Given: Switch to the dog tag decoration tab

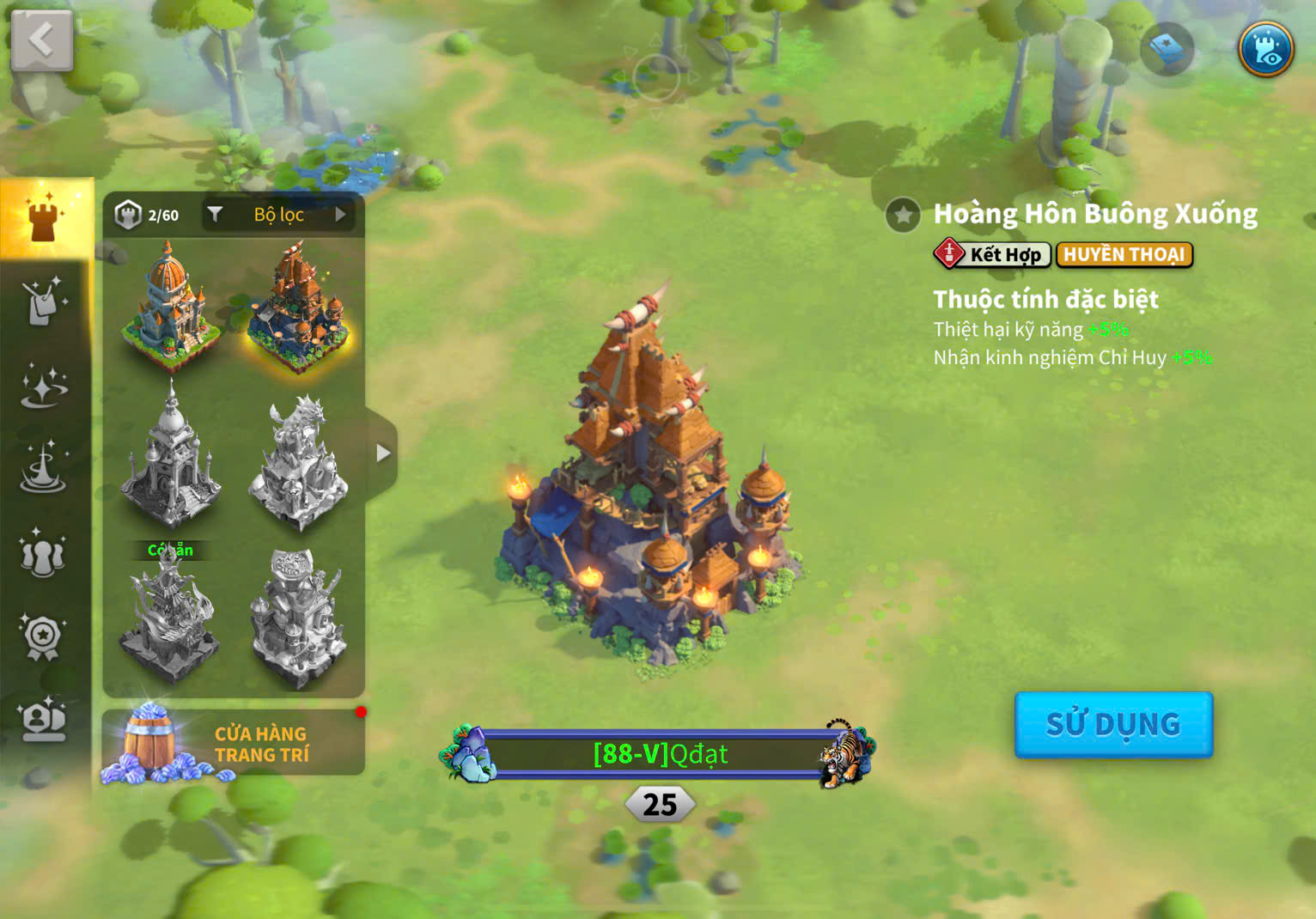Looking at the screenshot, I should [43, 301].
